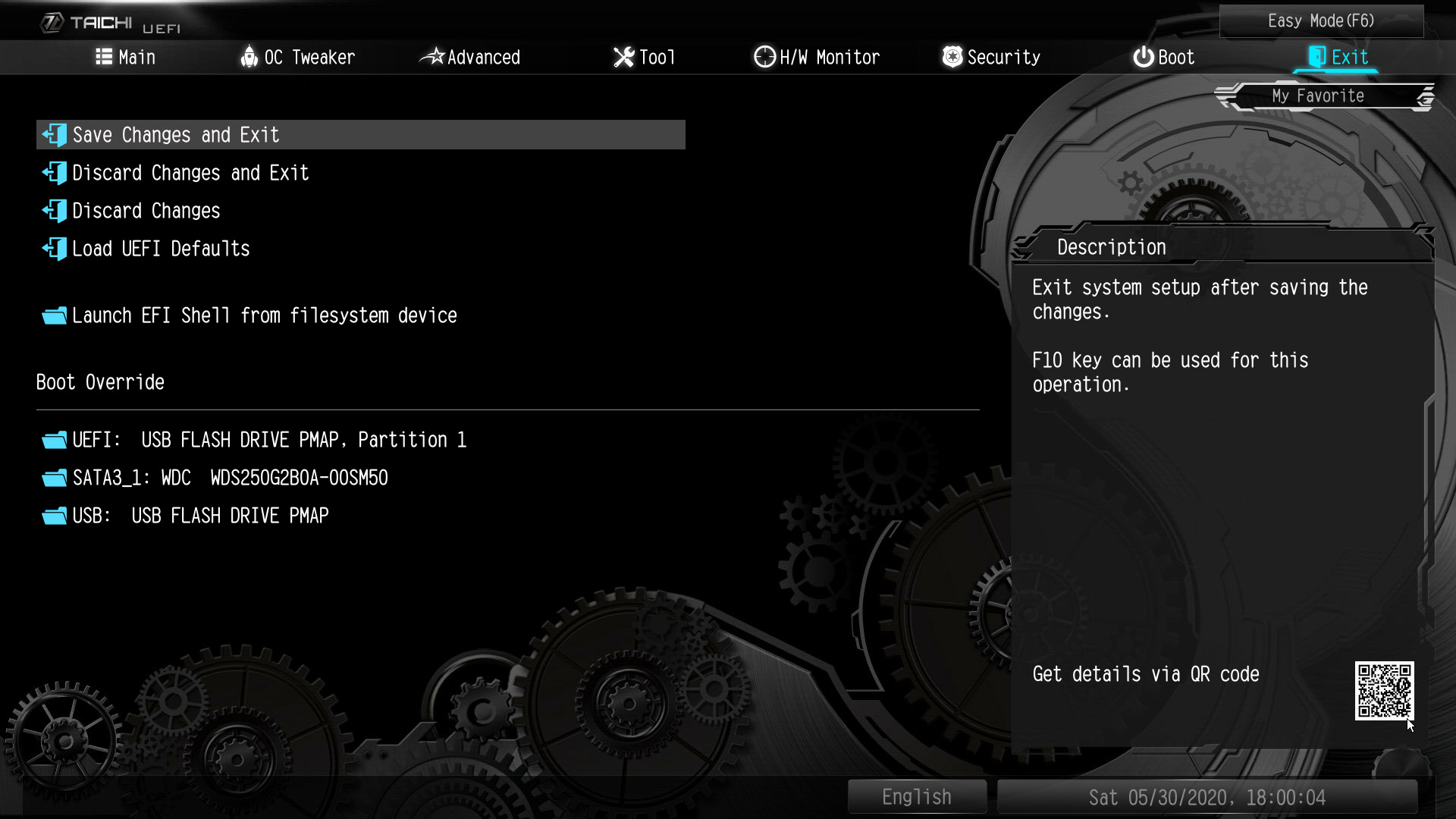Click the Boot power icon

[1142, 56]
